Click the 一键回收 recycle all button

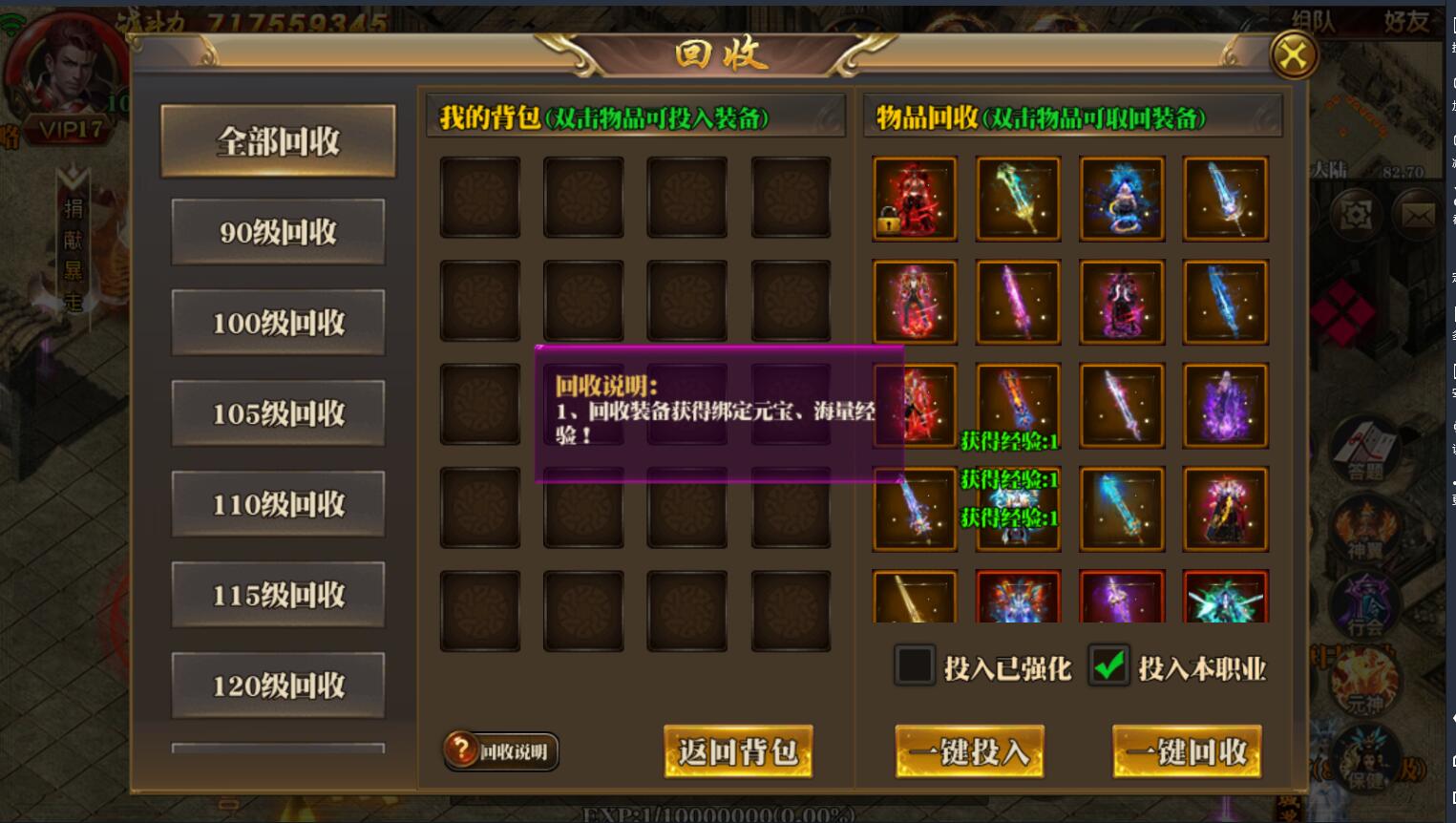pyautogui.click(x=1186, y=751)
